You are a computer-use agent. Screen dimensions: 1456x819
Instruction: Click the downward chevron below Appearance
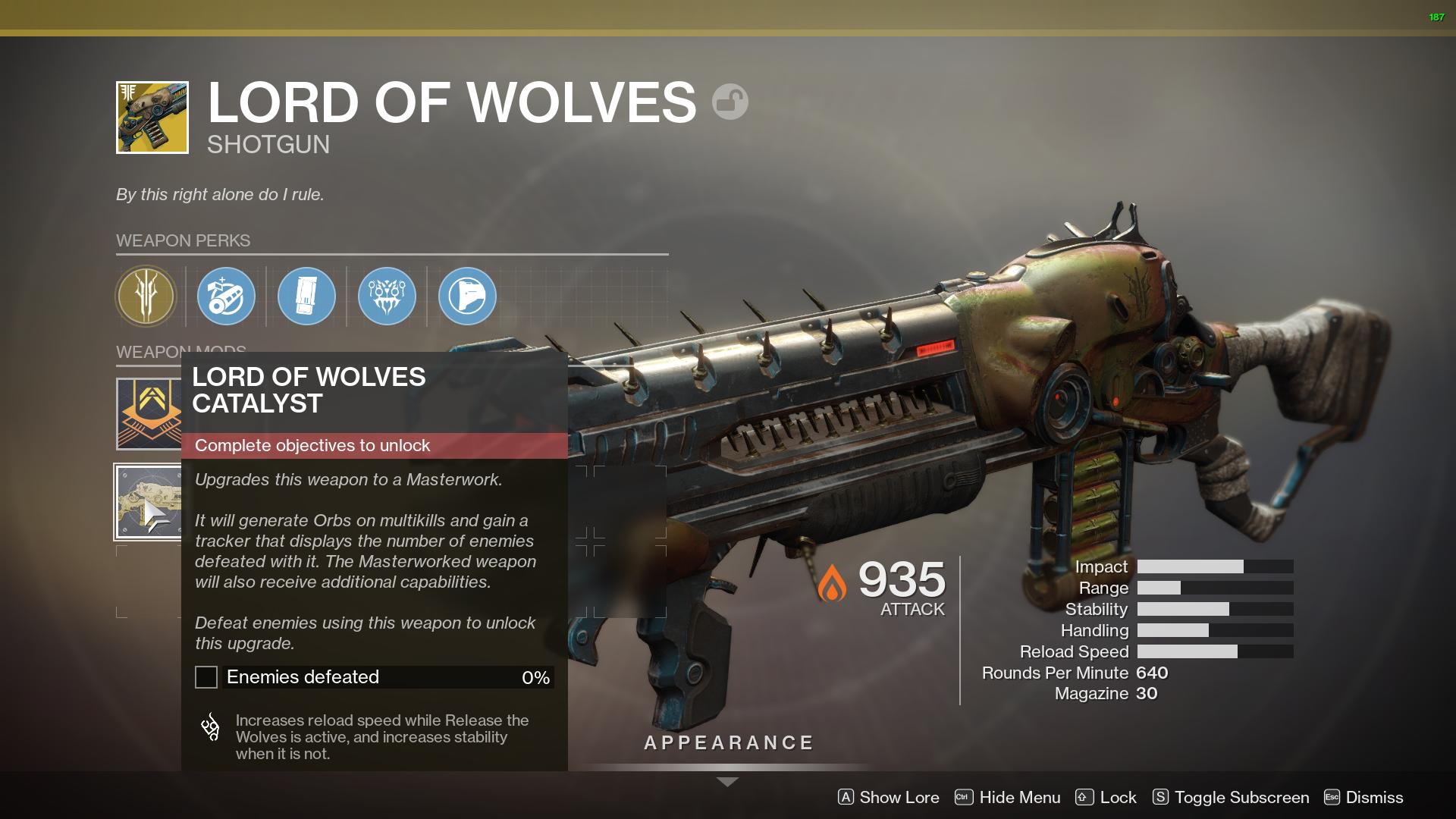click(727, 780)
